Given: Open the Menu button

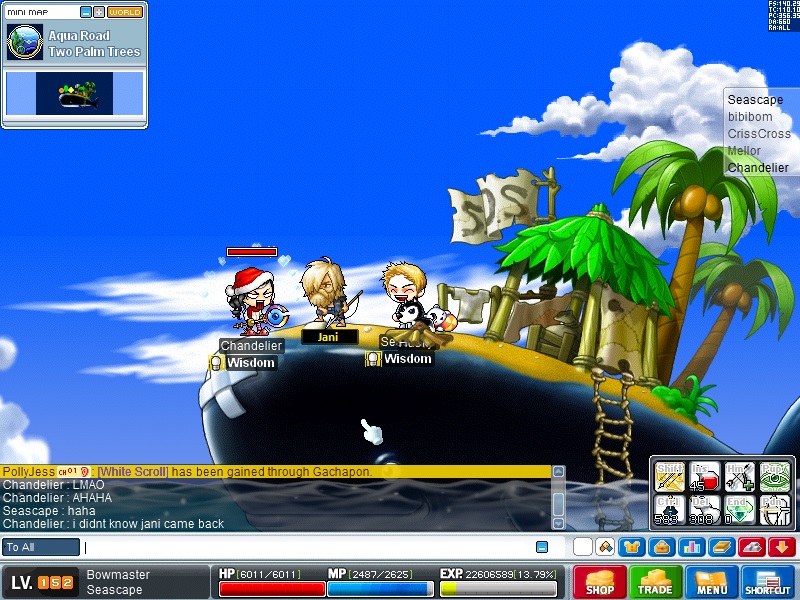Looking at the screenshot, I should (x=712, y=582).
